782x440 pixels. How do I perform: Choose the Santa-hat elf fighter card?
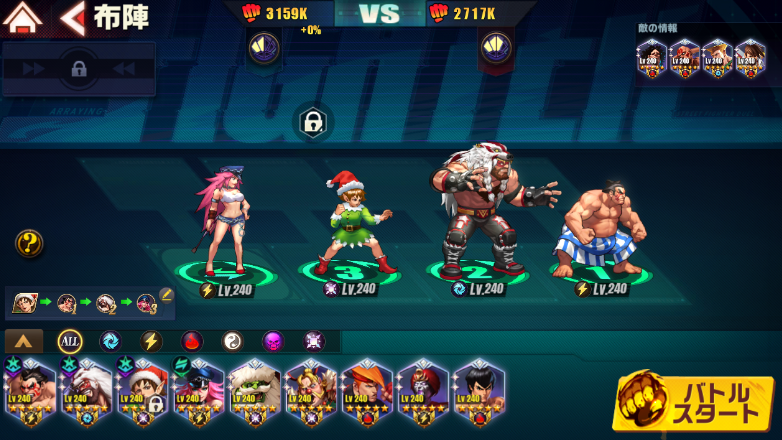[142, 390]
